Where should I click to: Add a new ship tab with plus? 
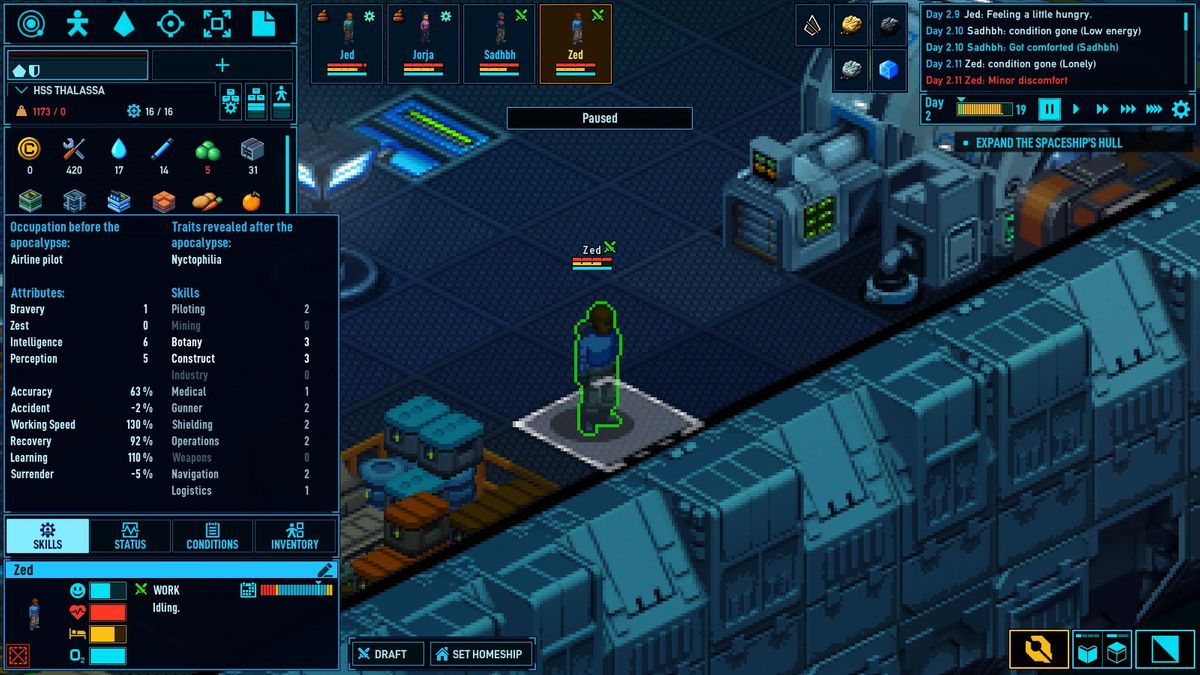click(222, 65)
